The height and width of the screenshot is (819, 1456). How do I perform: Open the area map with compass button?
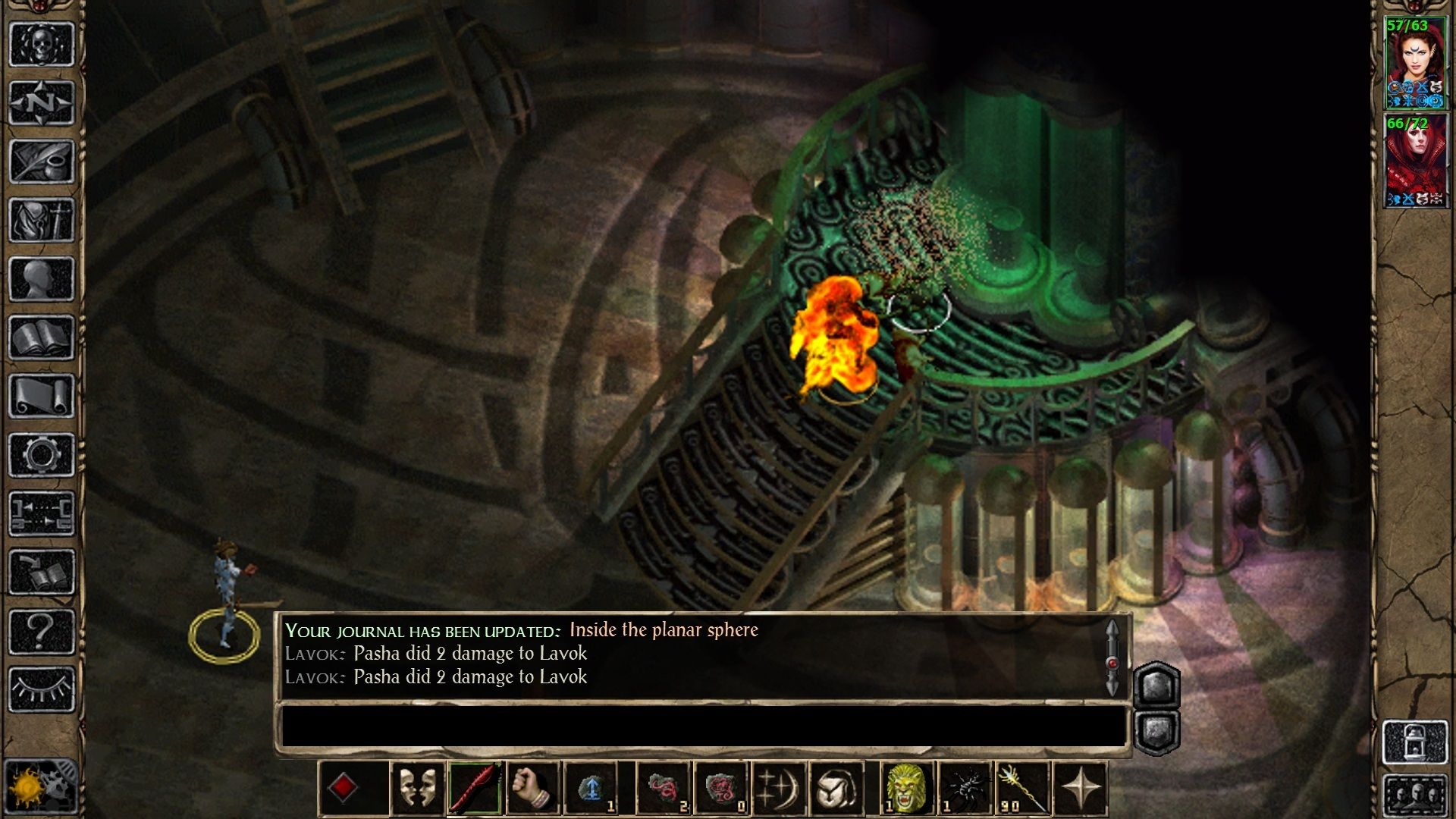[42, 102]
